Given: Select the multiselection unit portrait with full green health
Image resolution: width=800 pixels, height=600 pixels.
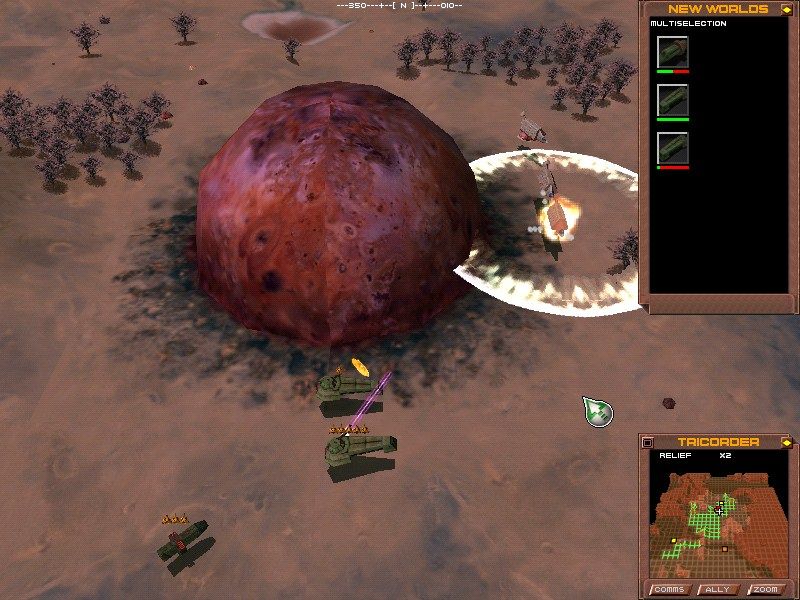Looking at the screenshot, I should click(672, 100).
